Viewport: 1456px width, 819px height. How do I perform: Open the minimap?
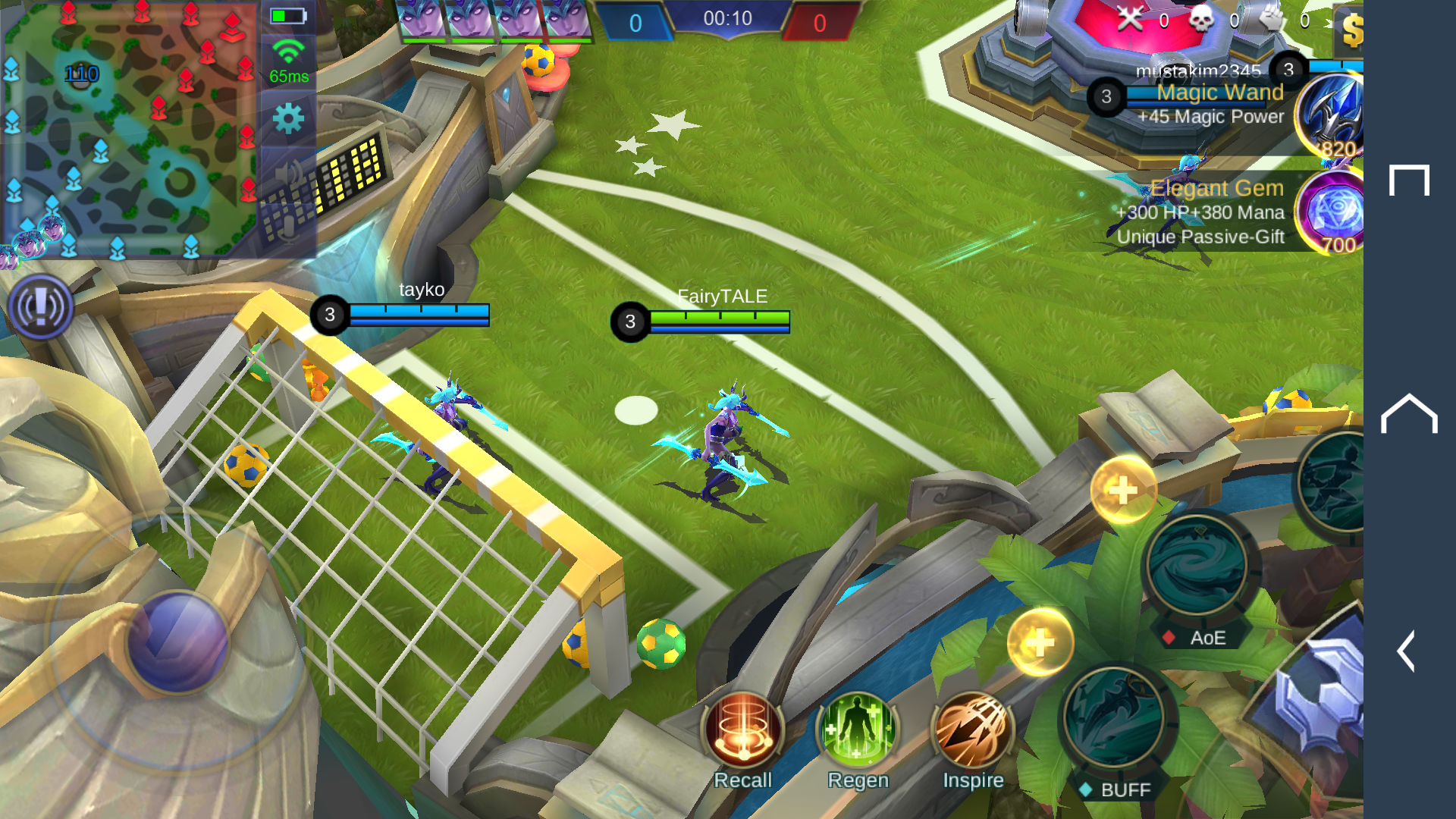(x=129, y=129)
